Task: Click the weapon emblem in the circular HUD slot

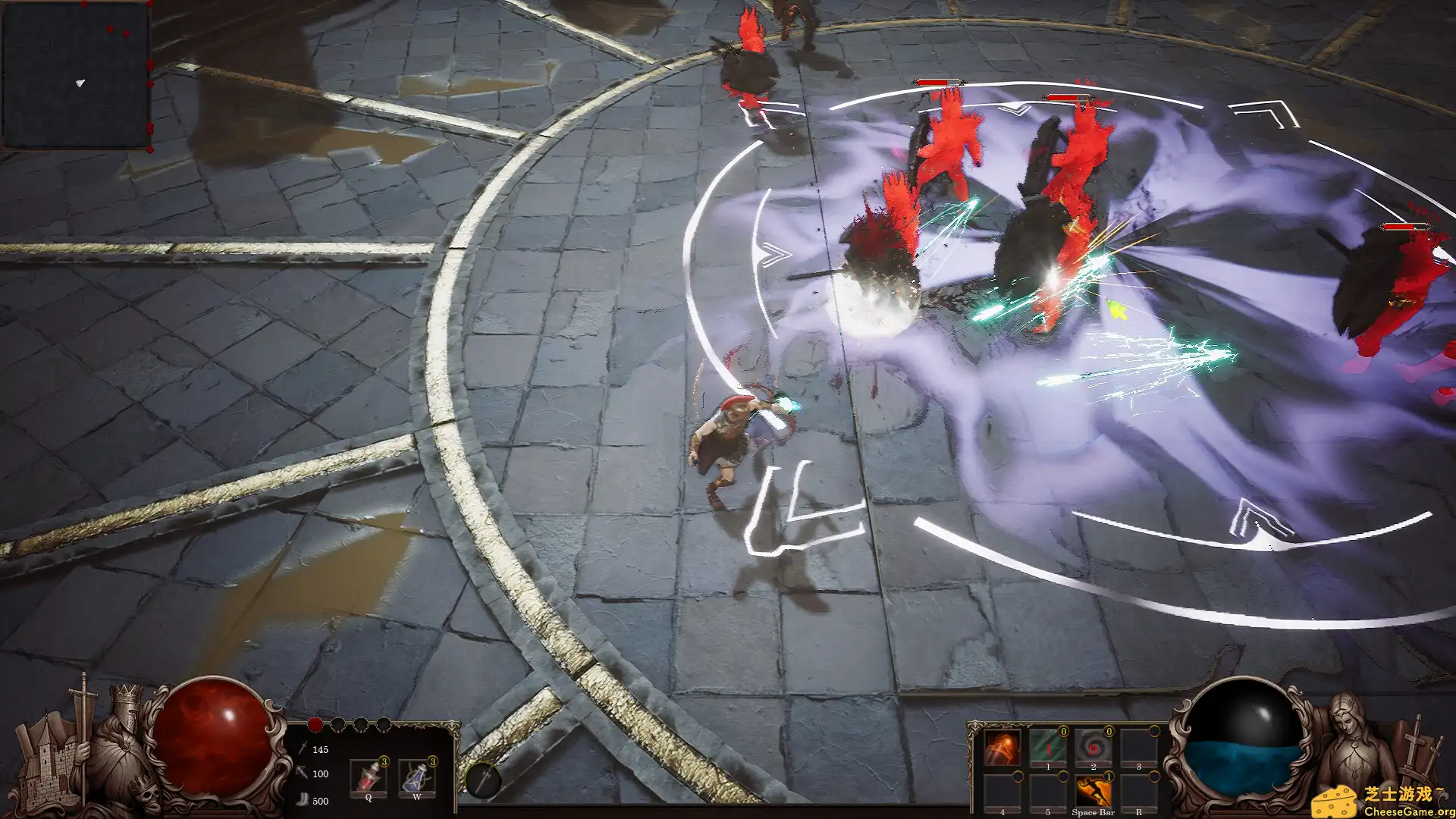Action: 484,780
